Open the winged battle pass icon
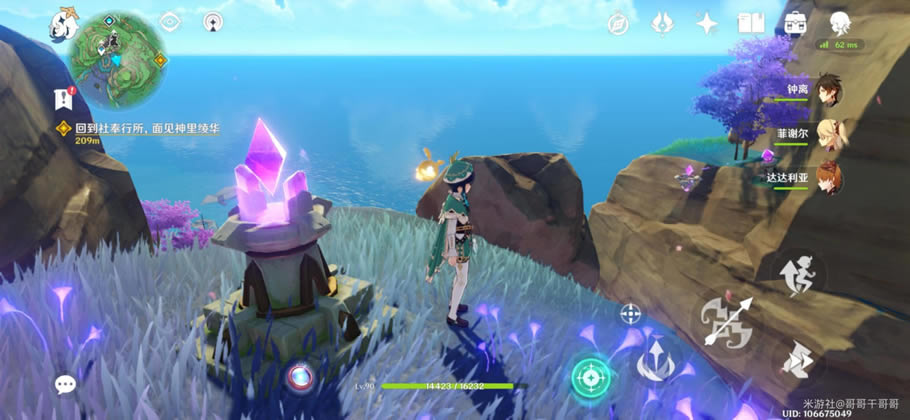The height and width of the screenshot is (420, 910). point(662,23)
